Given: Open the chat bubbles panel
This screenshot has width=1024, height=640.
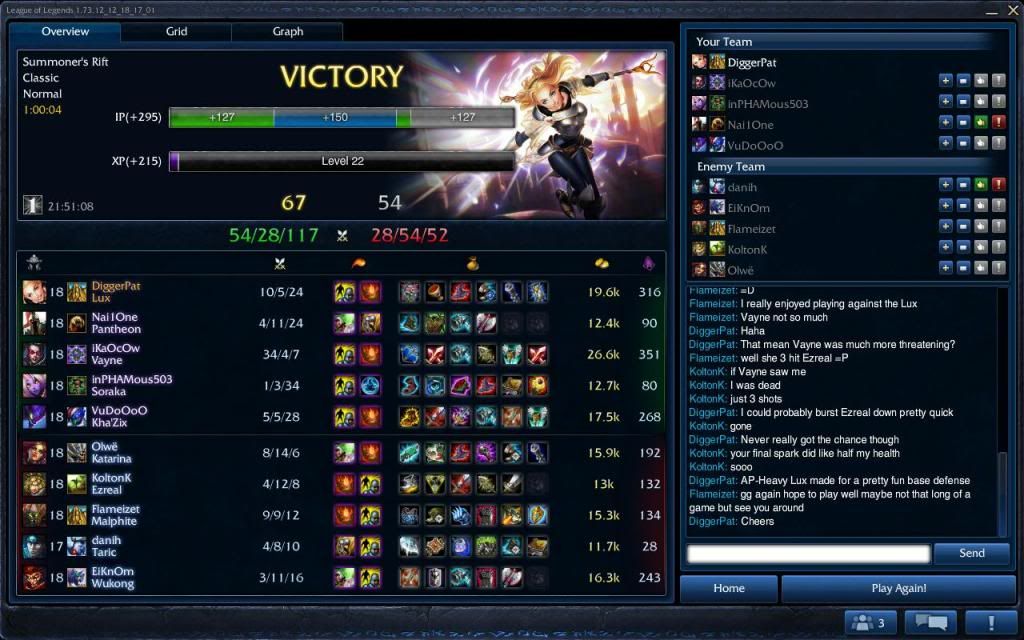Looking at the screenshot, I should click(930, 623).
